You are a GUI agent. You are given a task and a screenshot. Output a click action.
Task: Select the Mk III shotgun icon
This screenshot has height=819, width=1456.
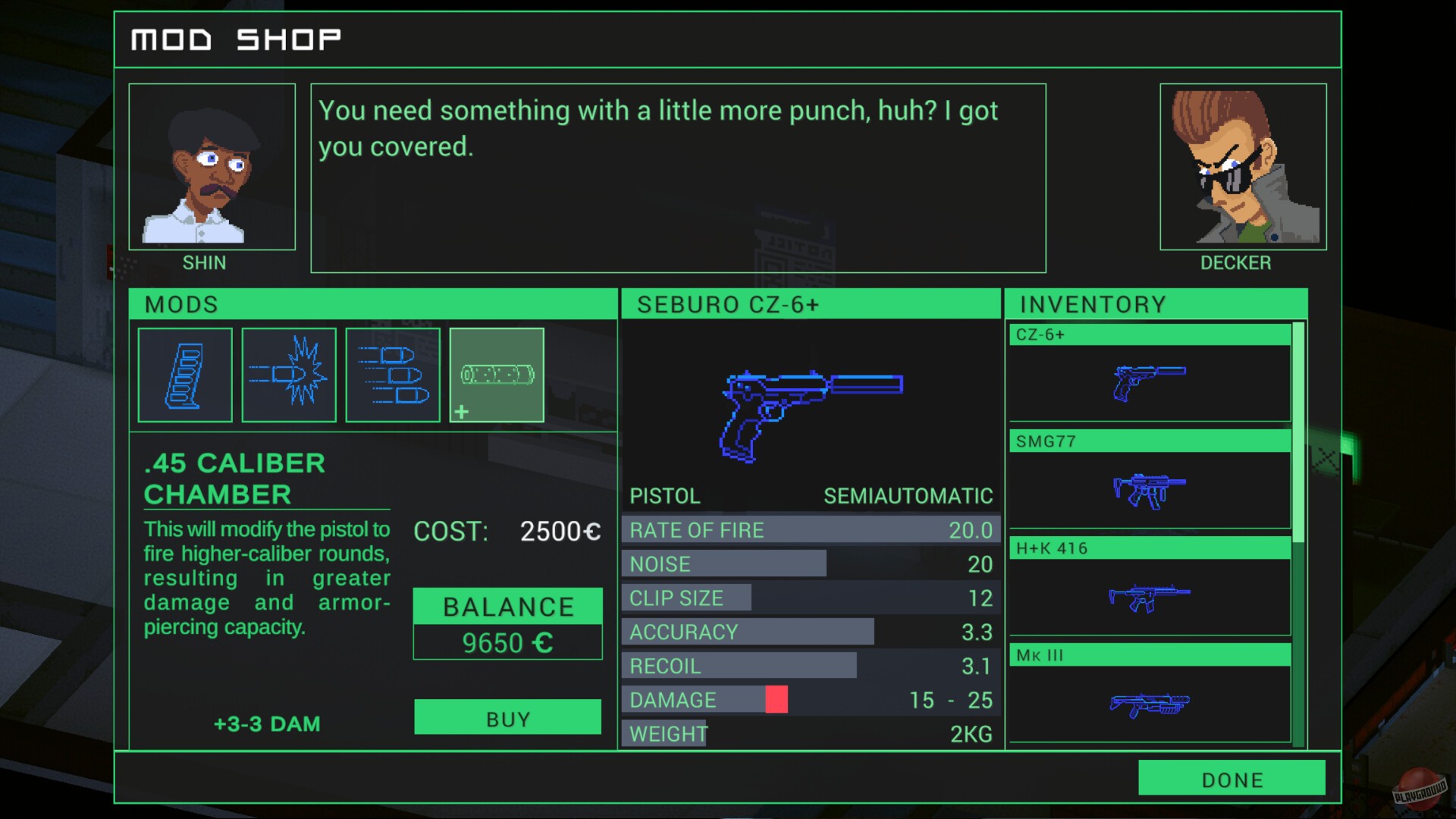pyautogui.click(x=1147, y=705)
